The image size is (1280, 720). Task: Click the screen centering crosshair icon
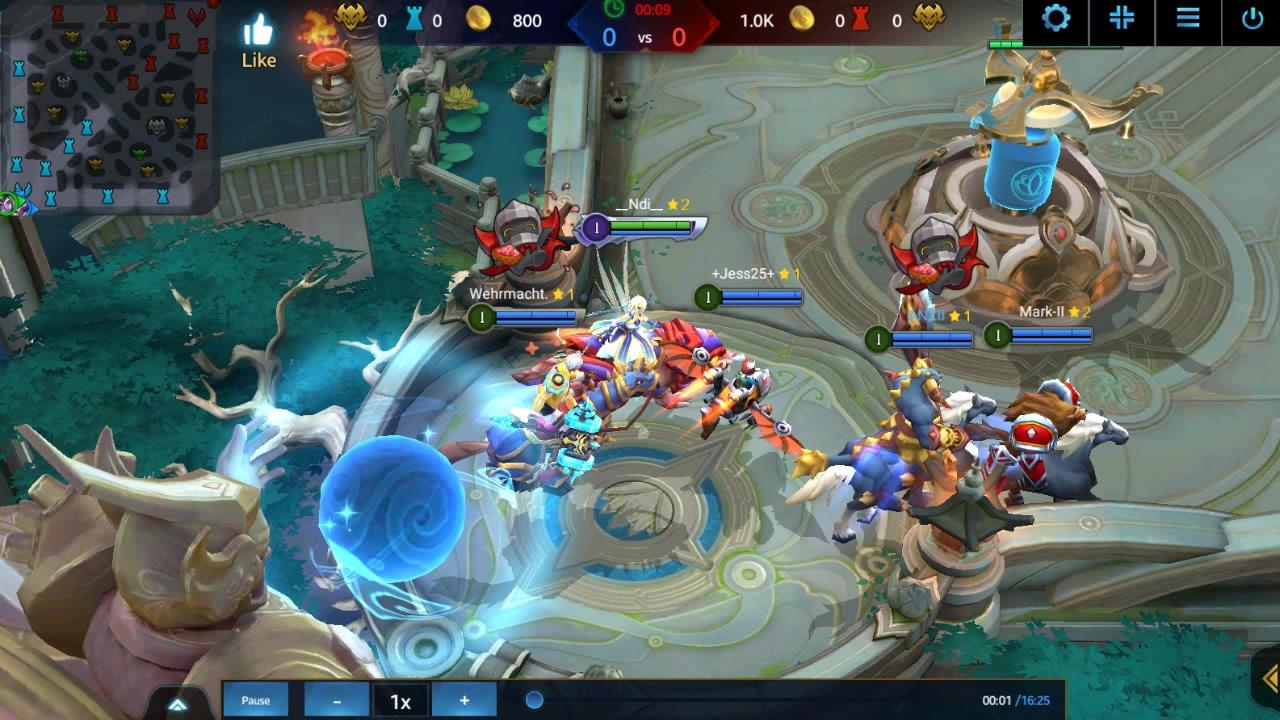coord(1120,20)
